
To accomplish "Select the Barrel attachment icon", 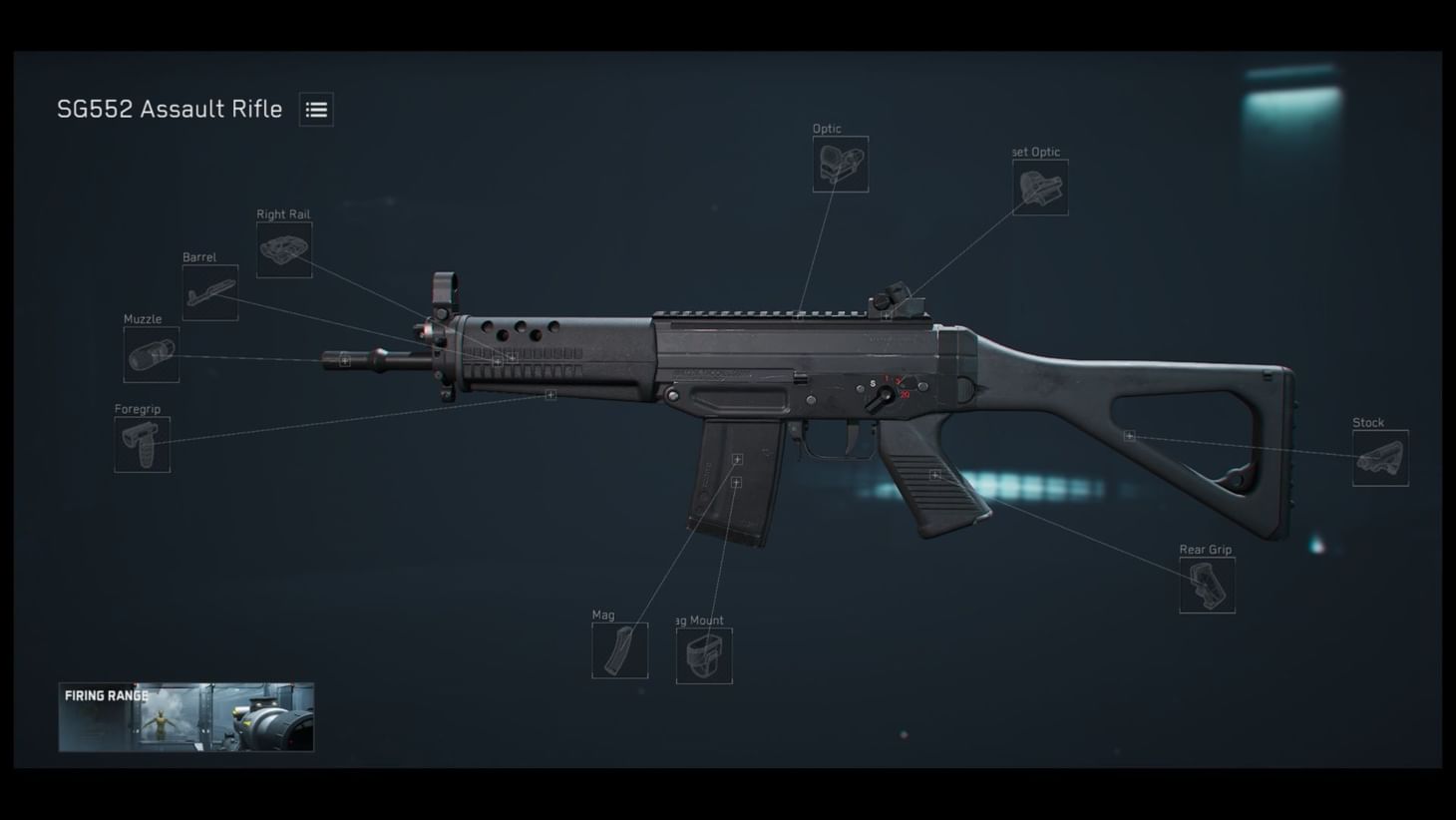I will pyautogui.click(x=211, y=292).
